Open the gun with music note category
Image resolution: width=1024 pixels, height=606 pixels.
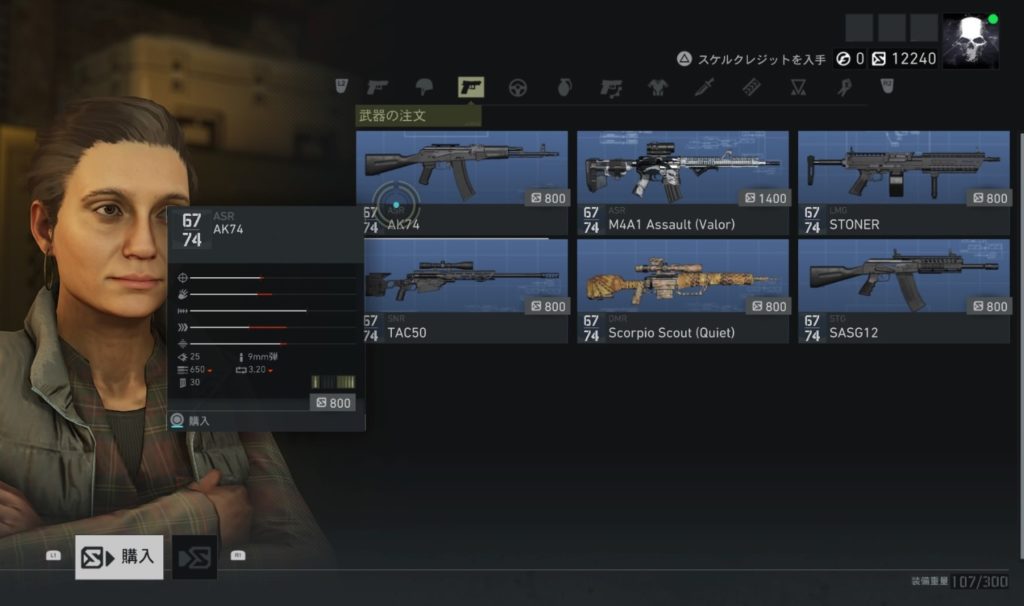coord(611,88)
